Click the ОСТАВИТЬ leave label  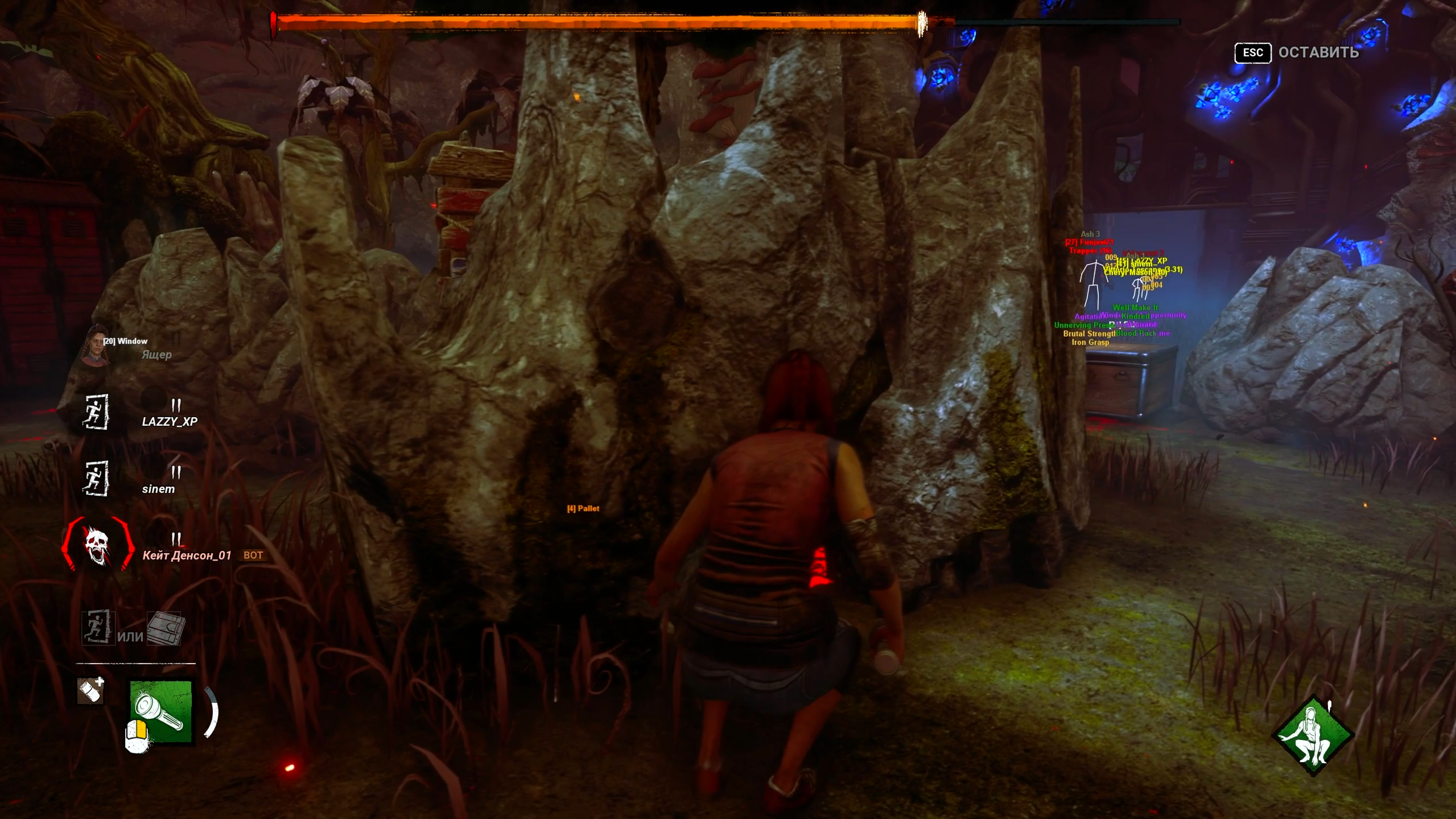pos(1318,52)
